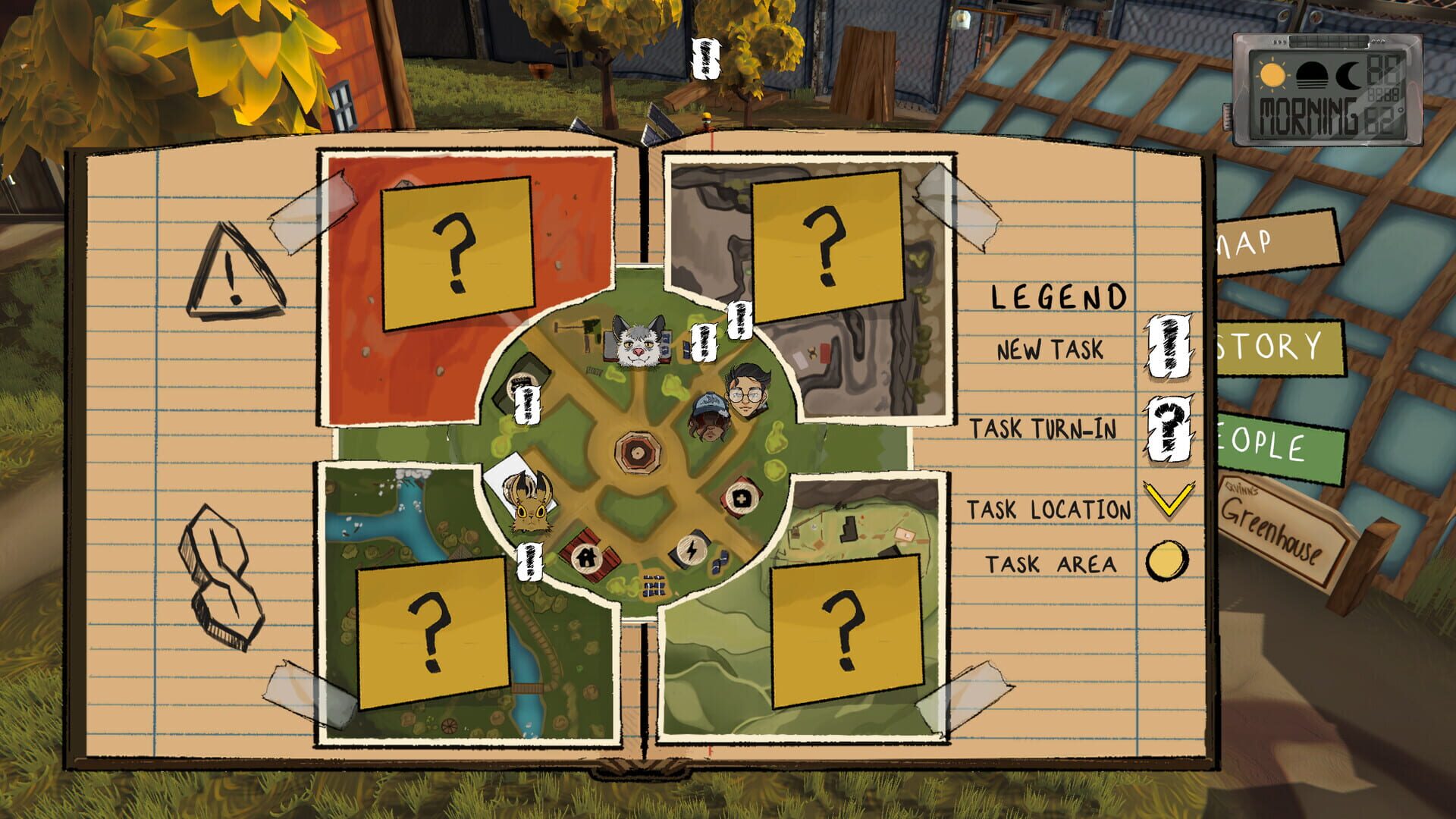Viewport: 1456px width, 819px height.
Task: Click the moon icon on the weather widget
Action: [x=1348, y=76]
